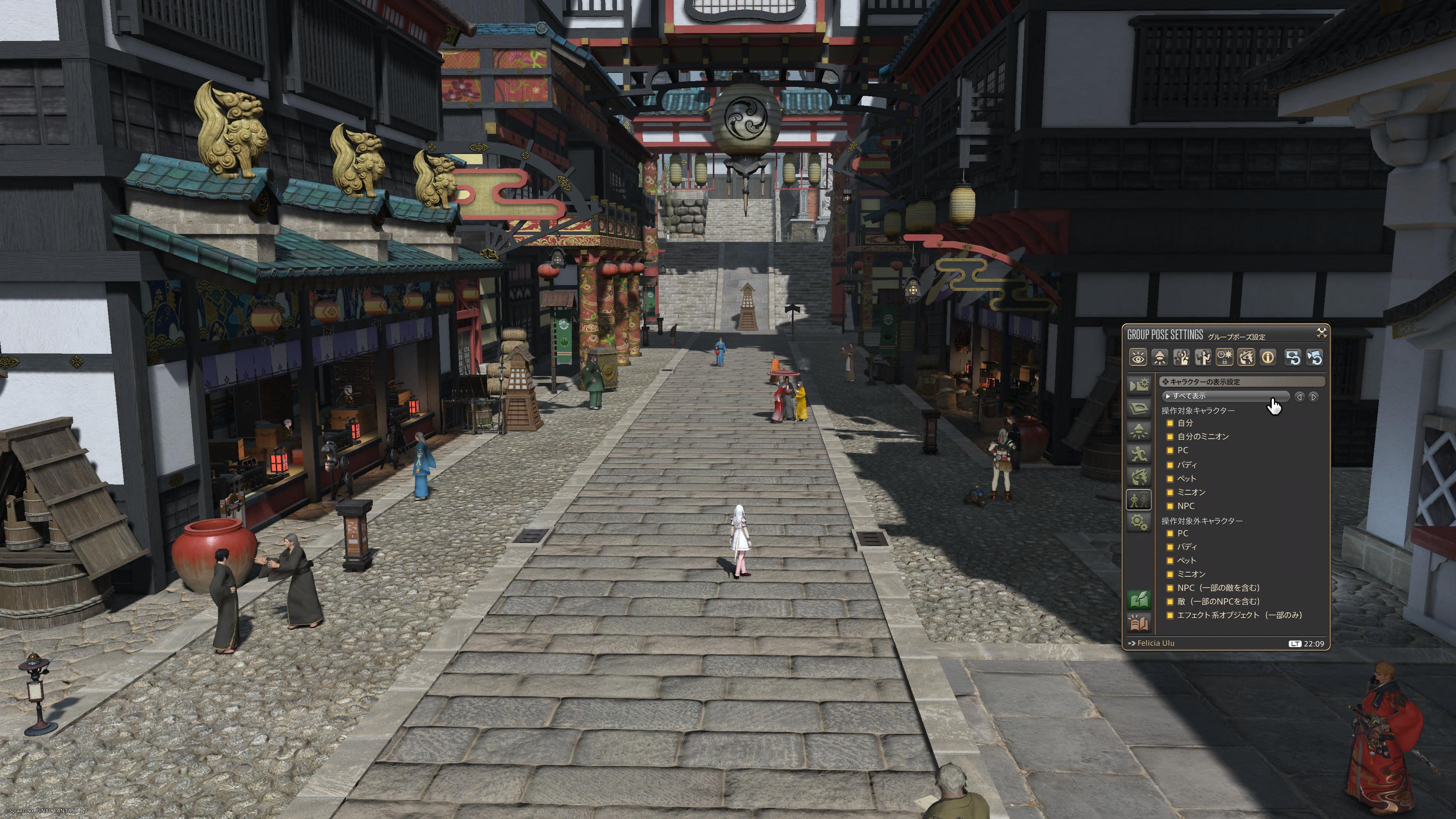Select the character display side tab
The height and width of the screenshot is (819, 1456).
(x=1139, y=500)
